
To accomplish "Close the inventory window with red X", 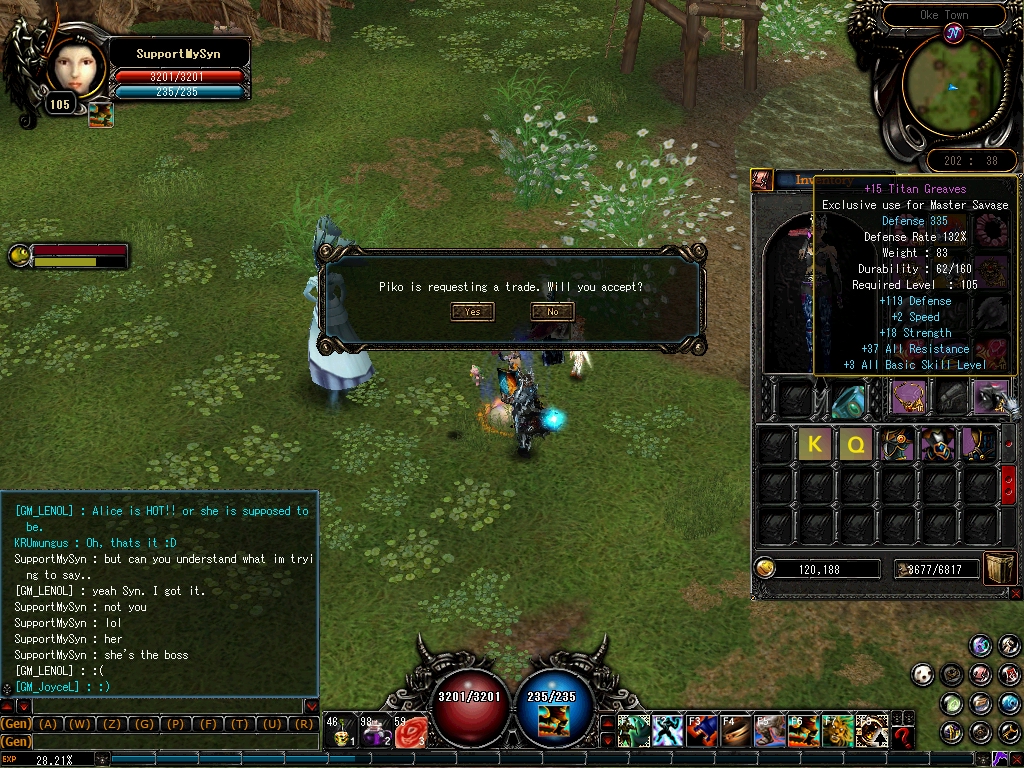I will point(1016,593).
